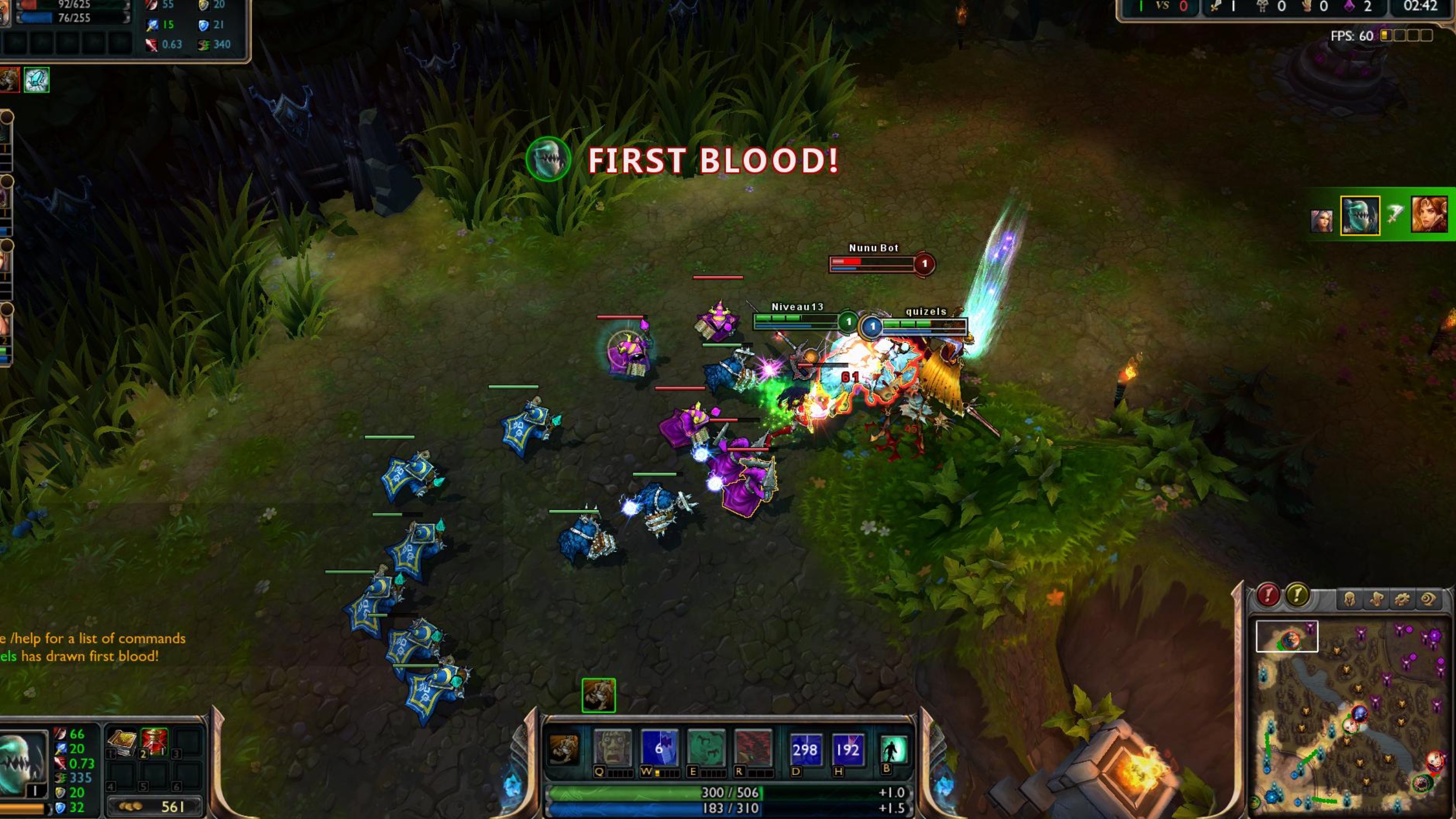Cast the Q ability with the frightened face
This screenshot has width=1456, height=819.
(613, 748)
